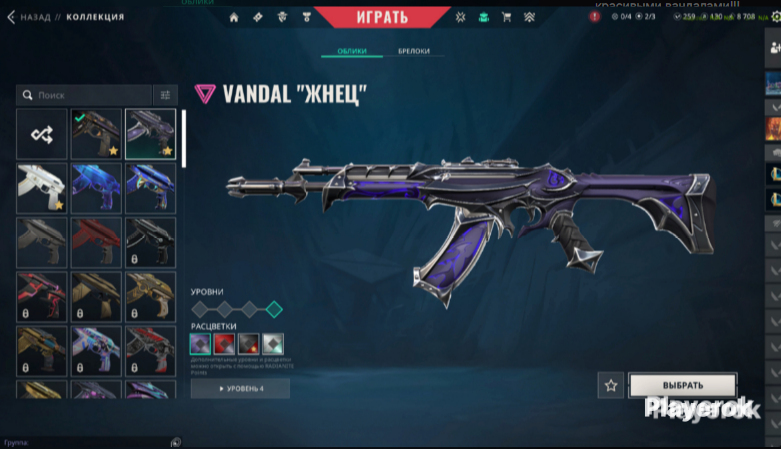The width and height of the screenshot is (781, 449).
Task: Play the УРОВЕНЬ 4 preview
Action: click(x=240, y=388)
